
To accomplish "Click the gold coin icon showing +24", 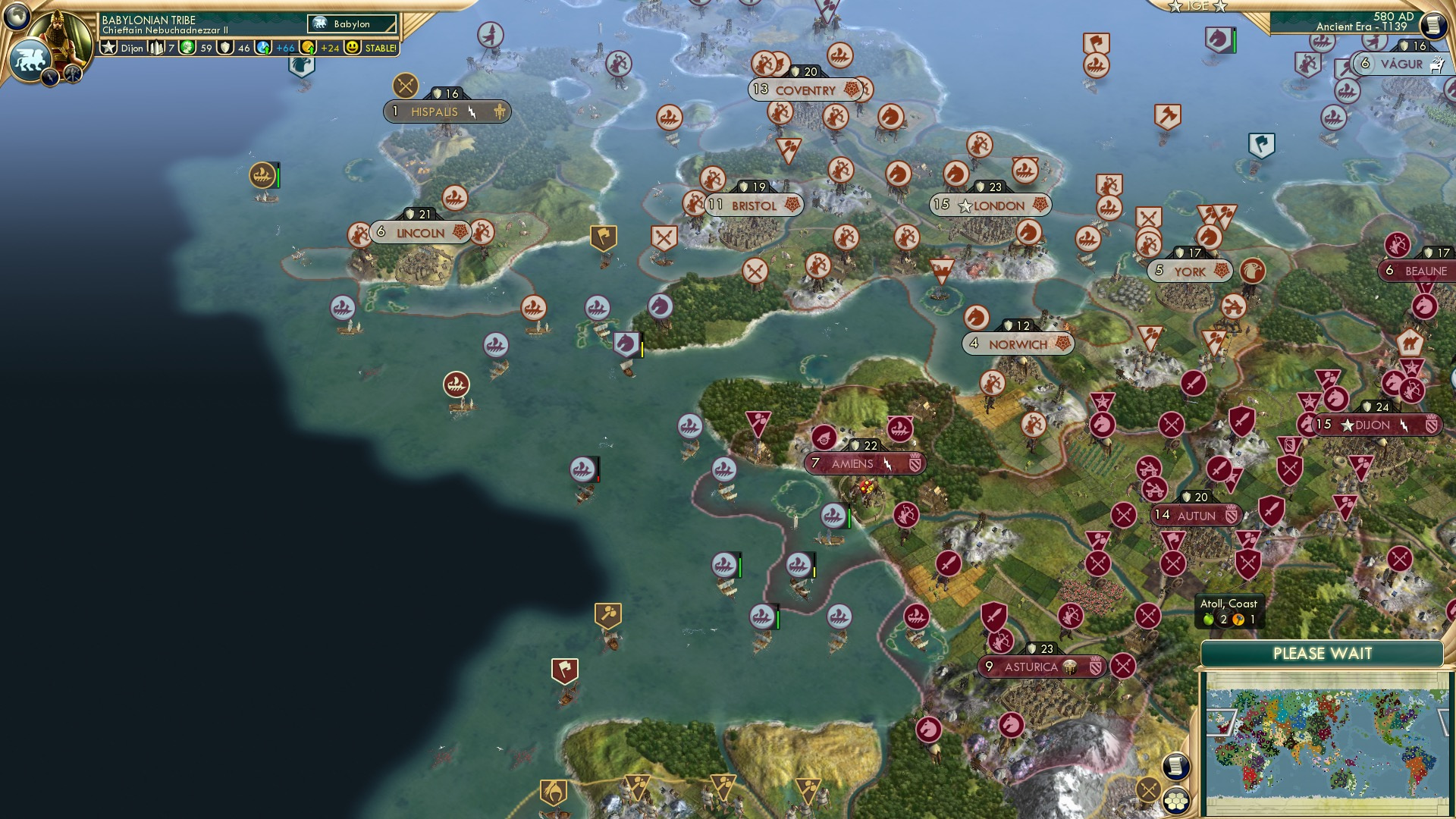I will [309, 48].
